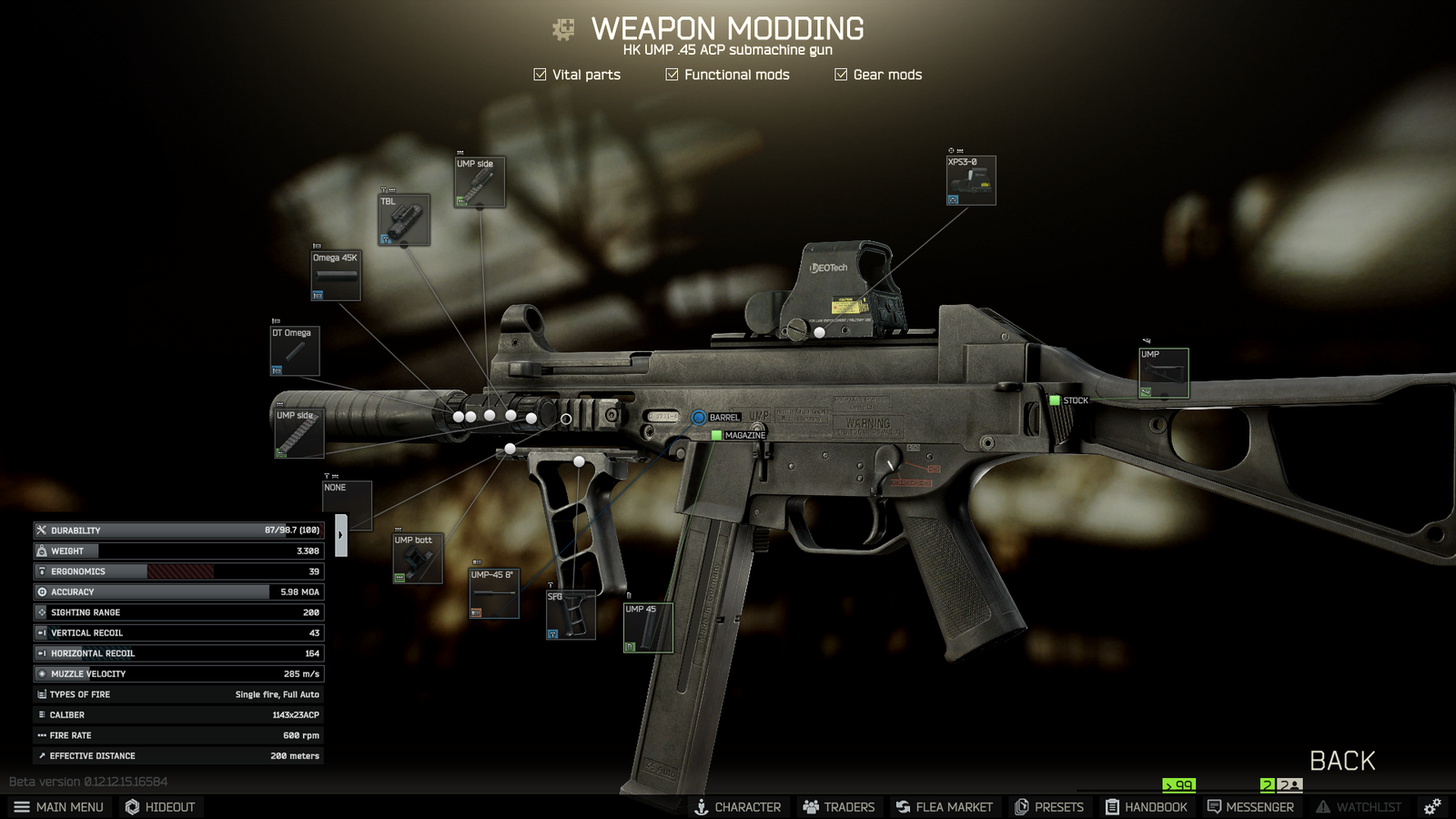The width and height of the screenshot is (1456, 819).
Task: Select the SFG pistol grip thumbnail
Action: coord(572,614)
